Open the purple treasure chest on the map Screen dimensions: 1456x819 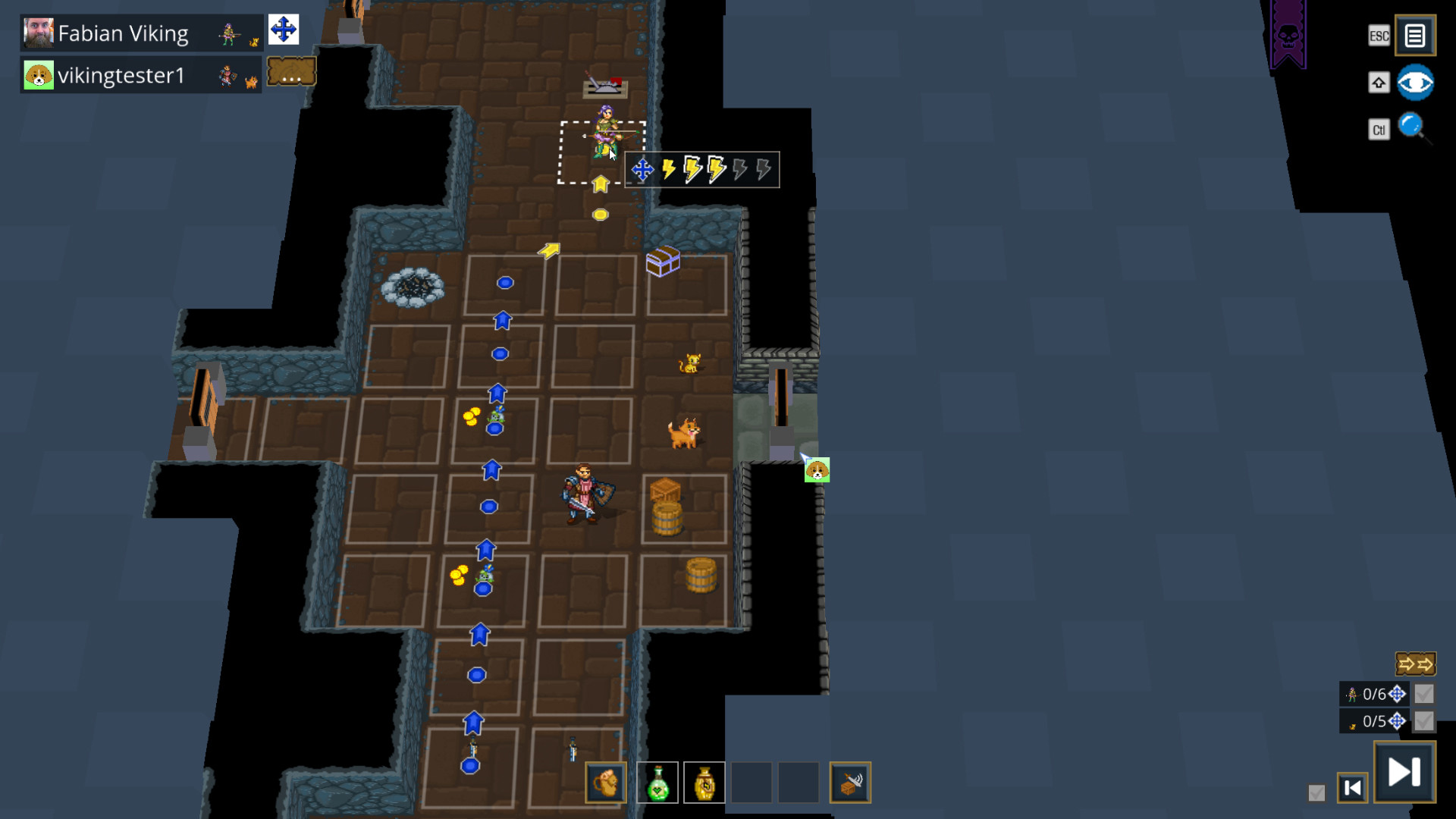664,262
